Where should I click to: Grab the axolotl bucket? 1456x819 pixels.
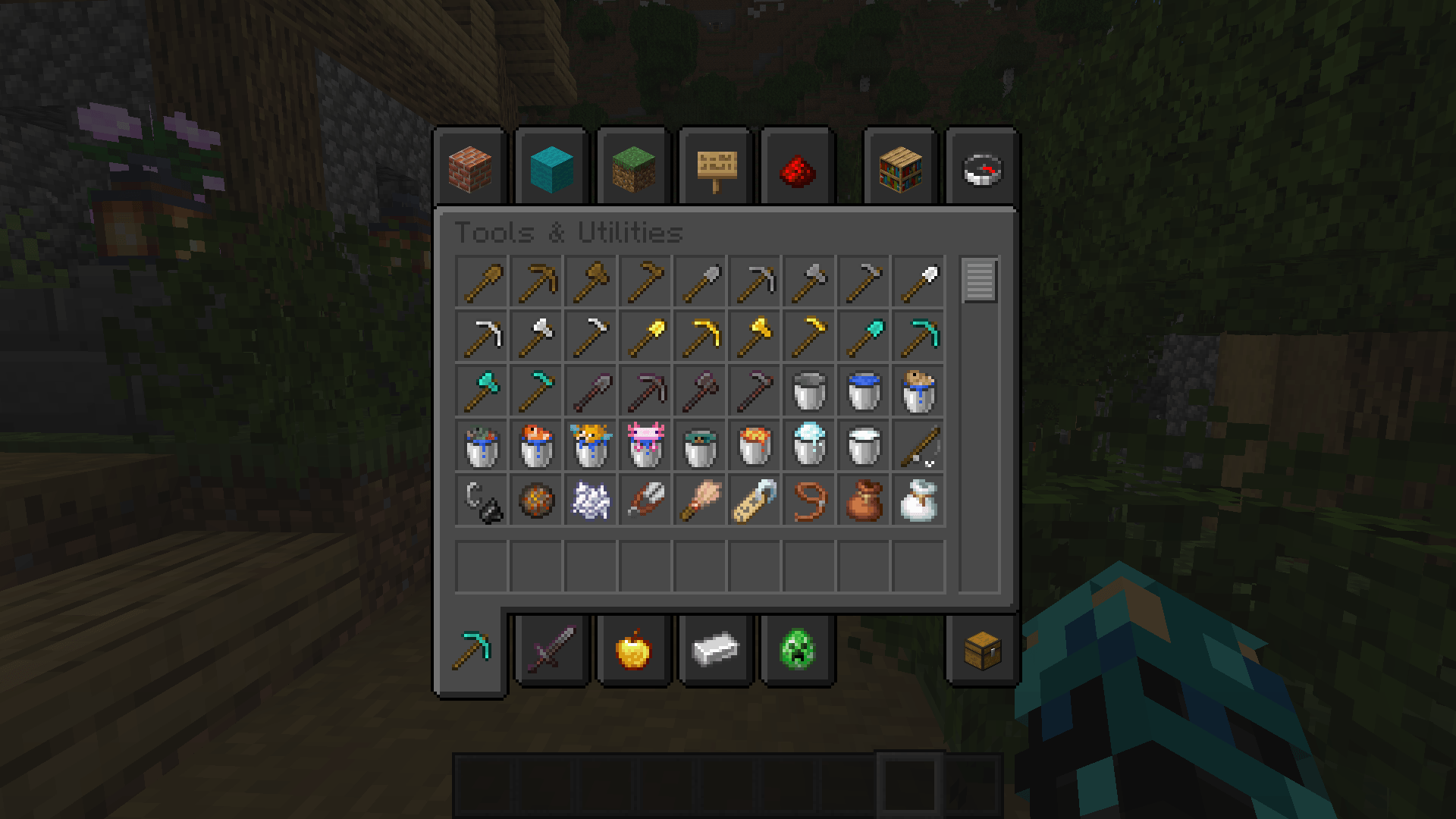click(645, 444)
